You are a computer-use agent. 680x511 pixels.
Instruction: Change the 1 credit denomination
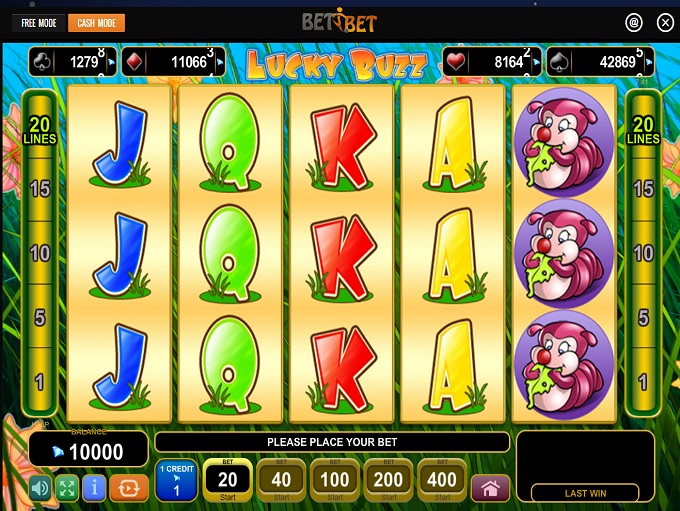(x=176, y=481)
